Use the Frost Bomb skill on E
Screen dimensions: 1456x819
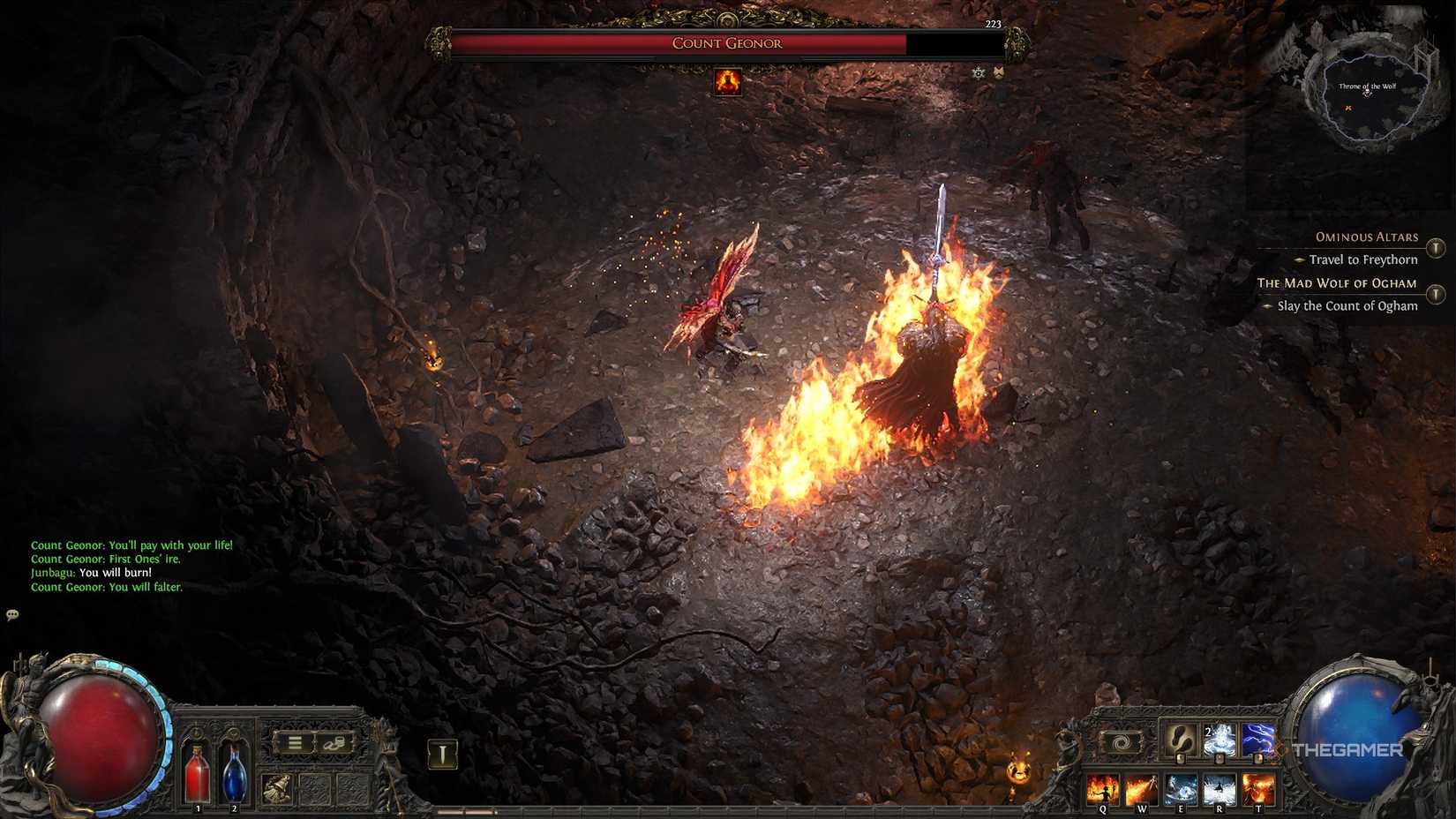coord(1182,790)
